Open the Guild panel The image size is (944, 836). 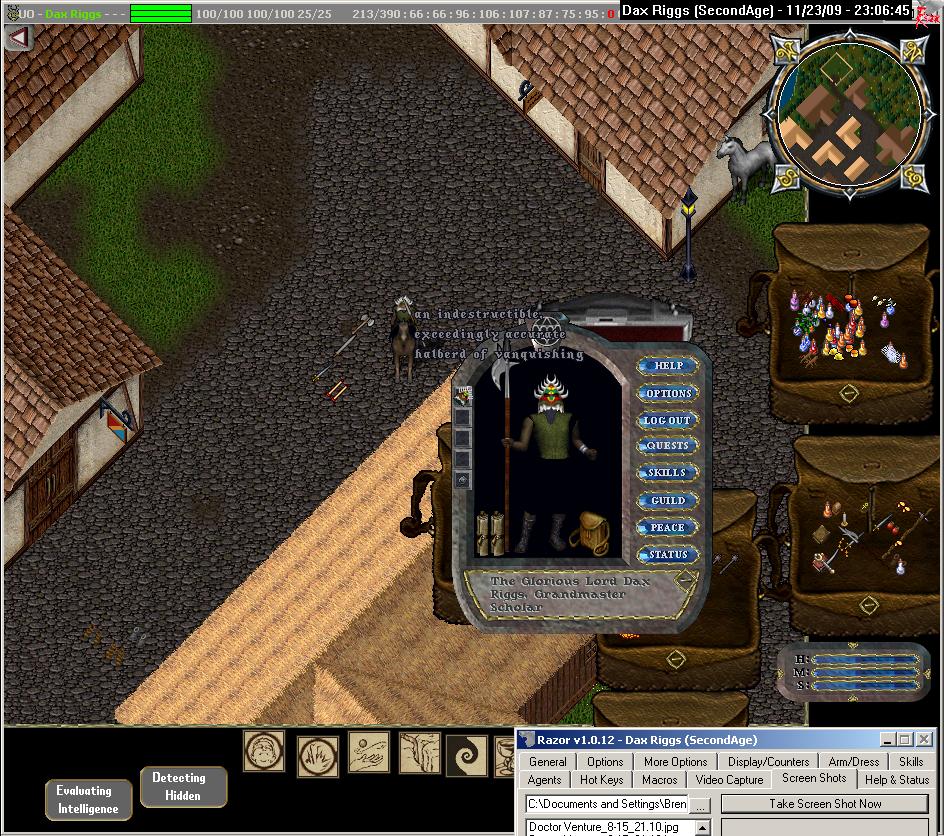pyautogui.click(x=667, y=500)
